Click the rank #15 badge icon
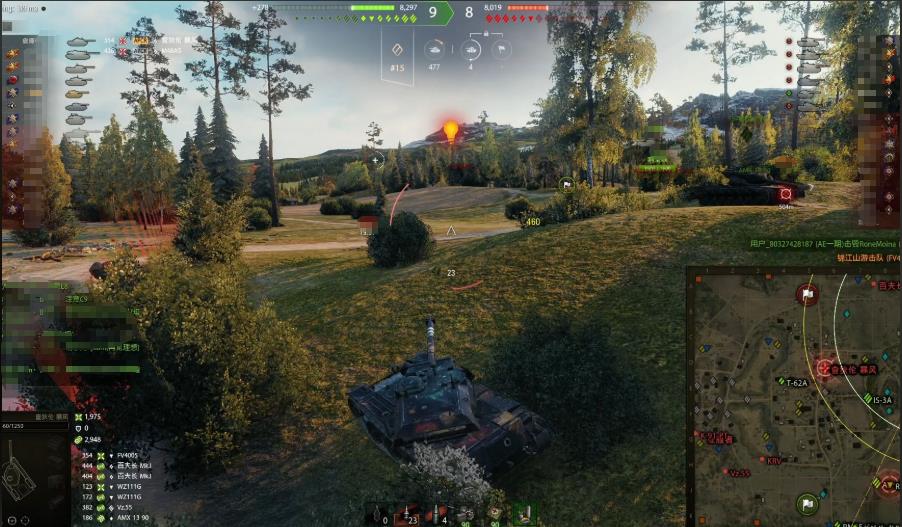The image size is (902, 527). coord(397,50)
